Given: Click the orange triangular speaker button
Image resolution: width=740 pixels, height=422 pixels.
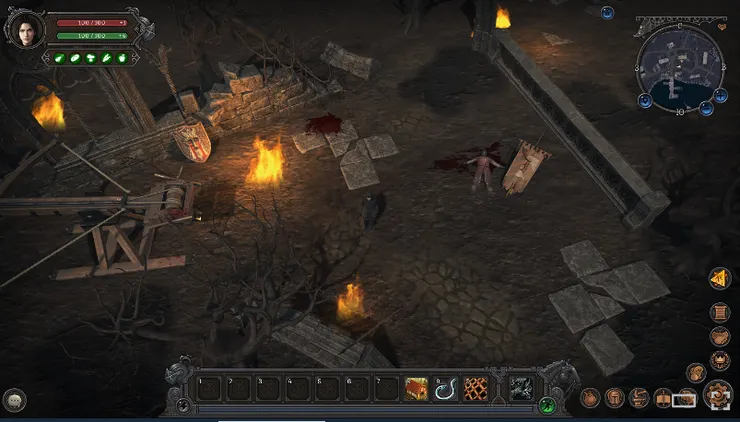Looking at the screenshot, I should coord(719,279).
